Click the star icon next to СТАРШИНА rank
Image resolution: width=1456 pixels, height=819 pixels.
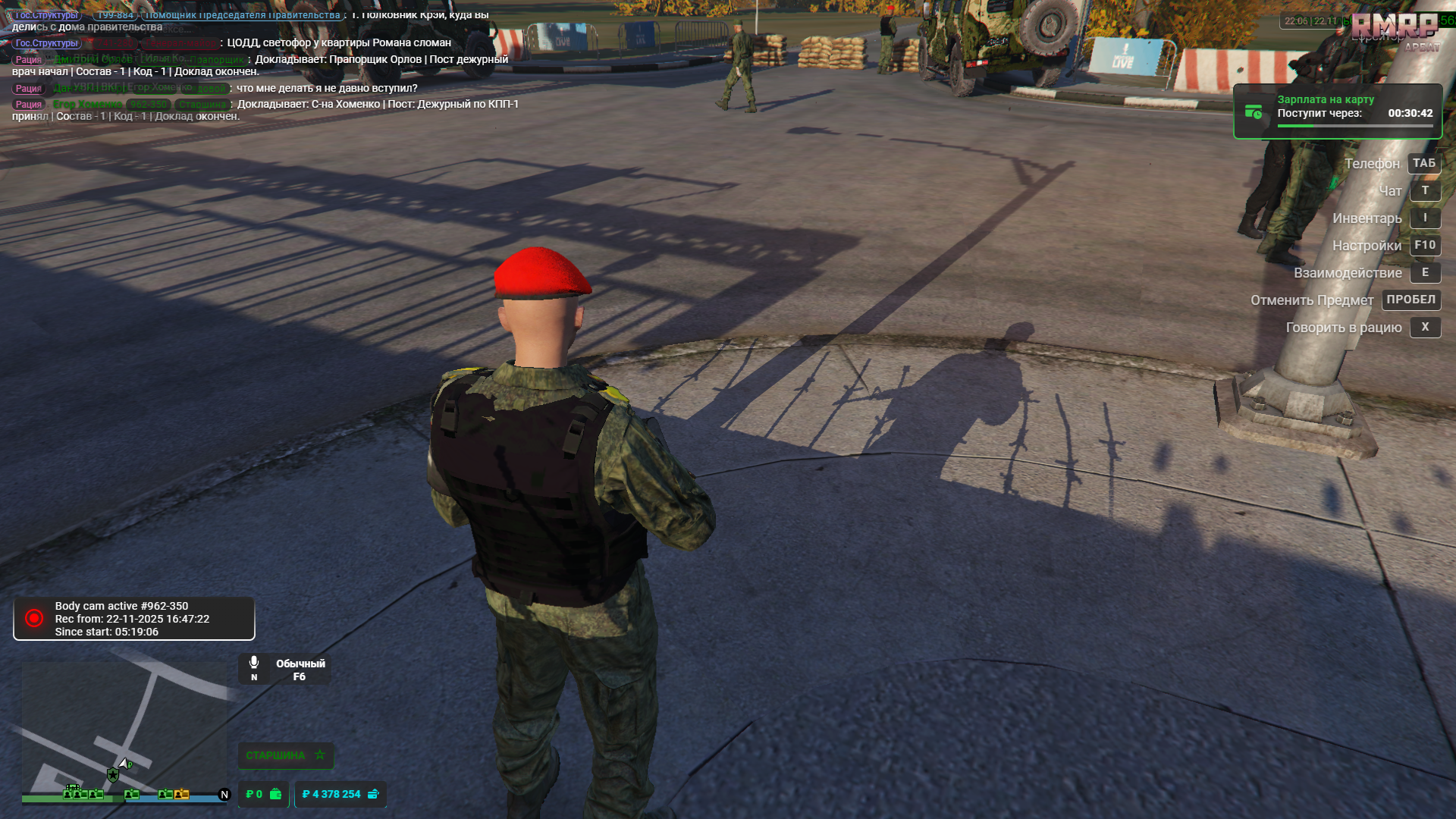(x=319, y=755)
